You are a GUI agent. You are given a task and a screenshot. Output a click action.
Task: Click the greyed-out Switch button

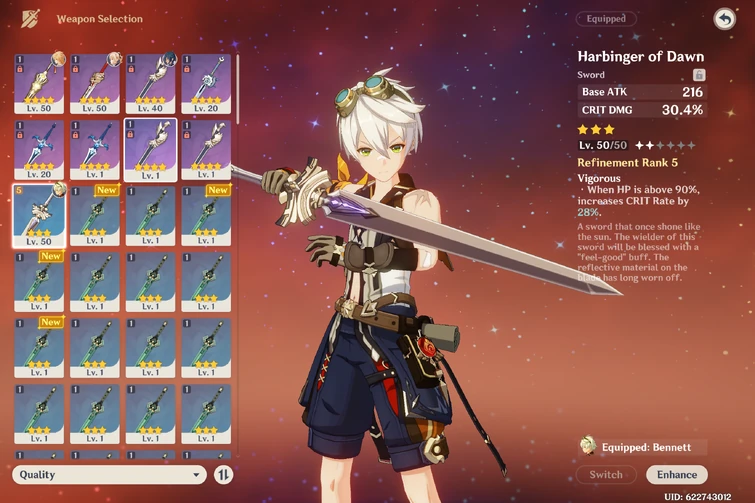[x=606, y=474]
